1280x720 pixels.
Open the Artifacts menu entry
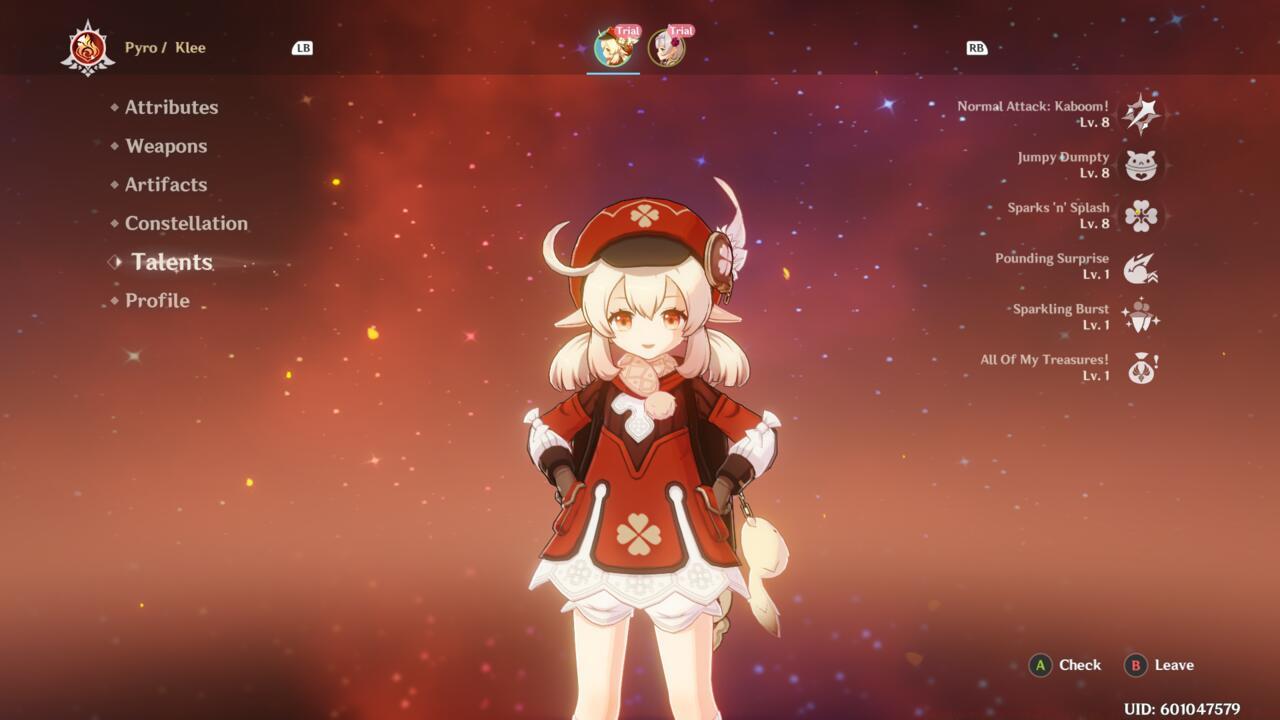click(x=164, y=185)
